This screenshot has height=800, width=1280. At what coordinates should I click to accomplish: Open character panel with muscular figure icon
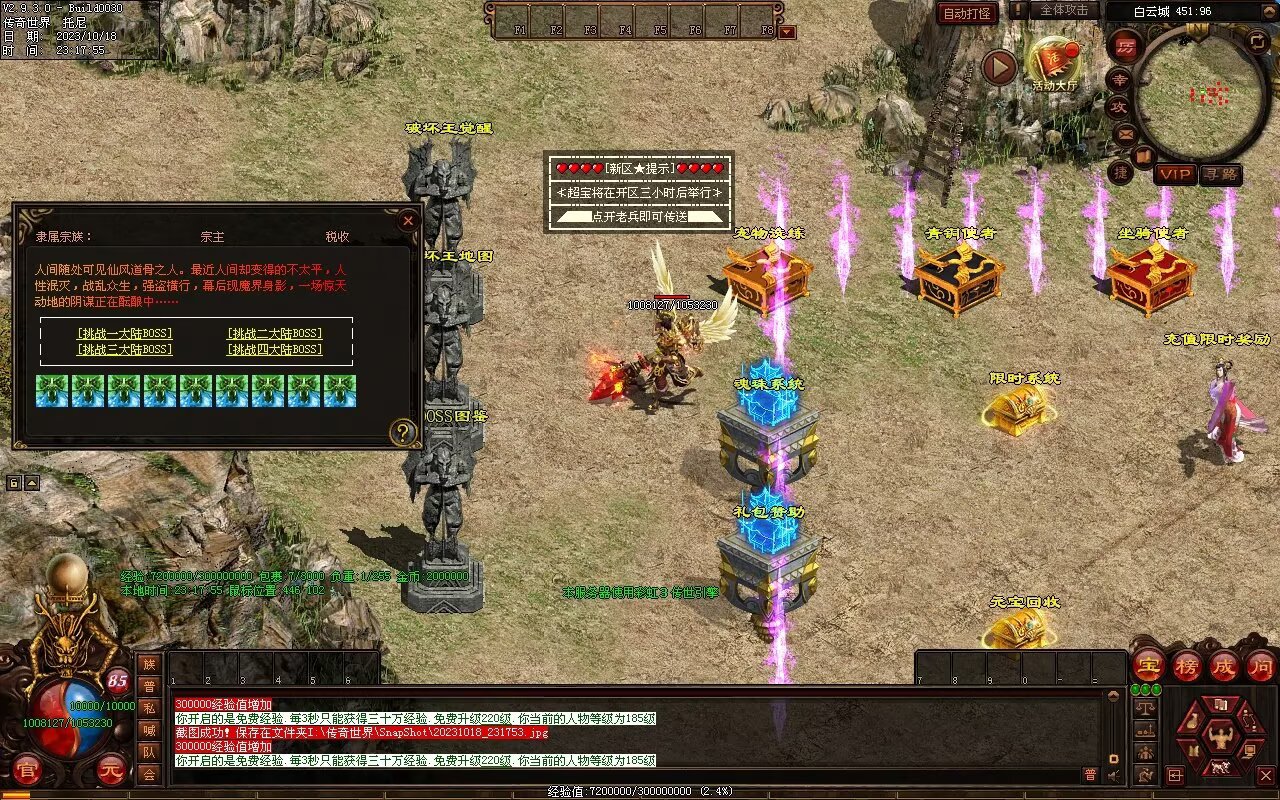(x=1217, y=737)
